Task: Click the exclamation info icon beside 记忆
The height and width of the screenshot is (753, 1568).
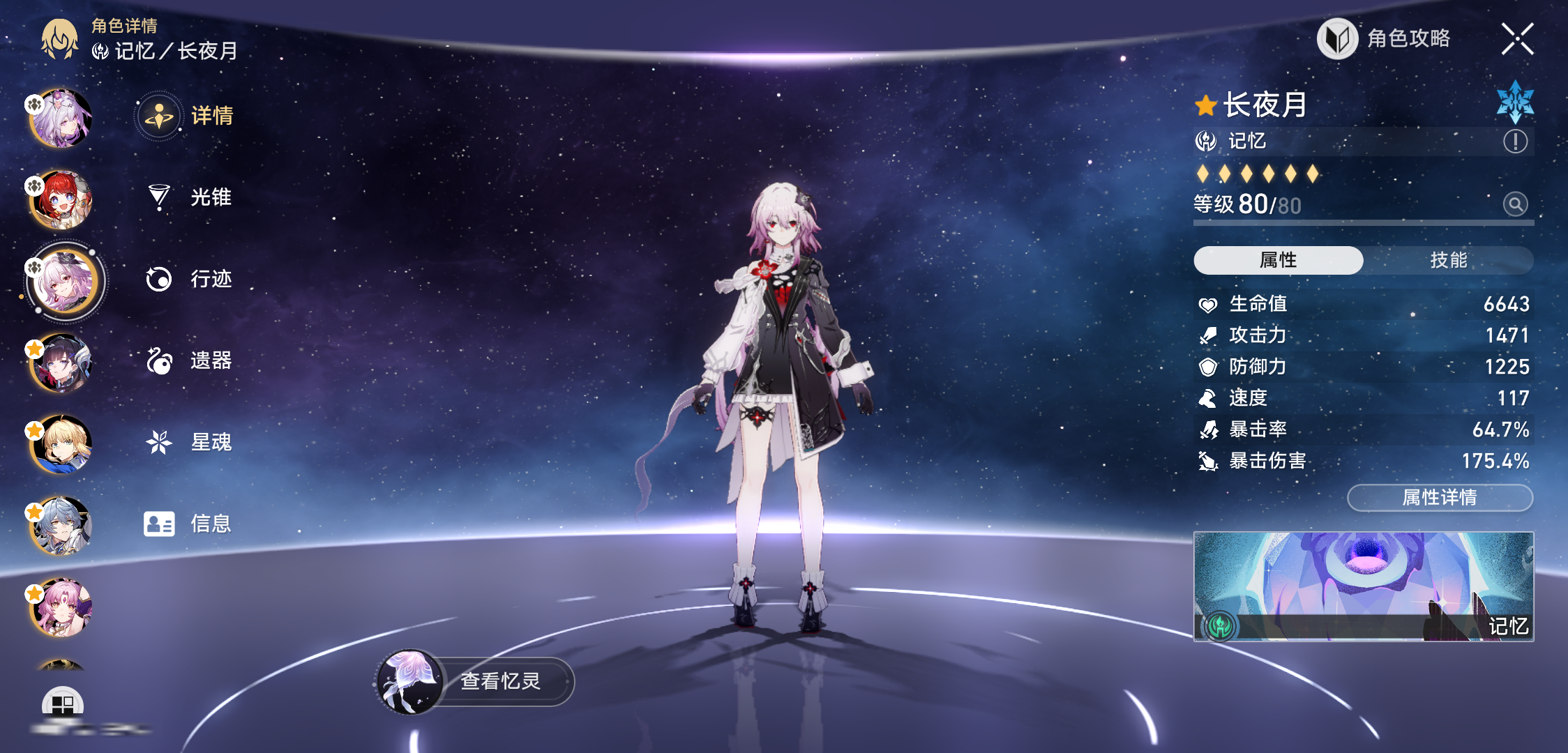Action: (x=1515, y=142)
